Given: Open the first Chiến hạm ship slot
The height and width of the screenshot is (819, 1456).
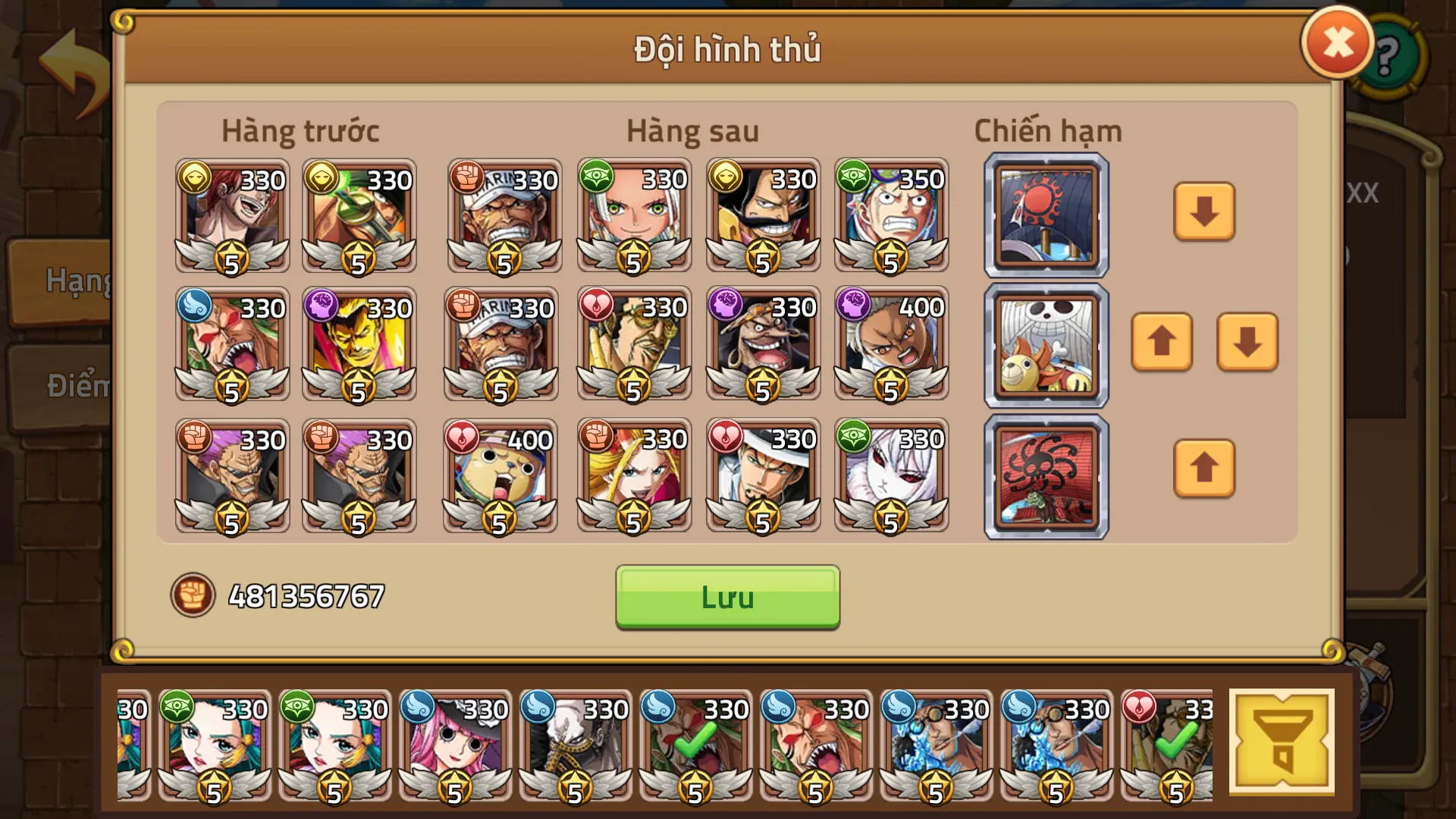Looking at the screenshot, I should coord(1045,214).
